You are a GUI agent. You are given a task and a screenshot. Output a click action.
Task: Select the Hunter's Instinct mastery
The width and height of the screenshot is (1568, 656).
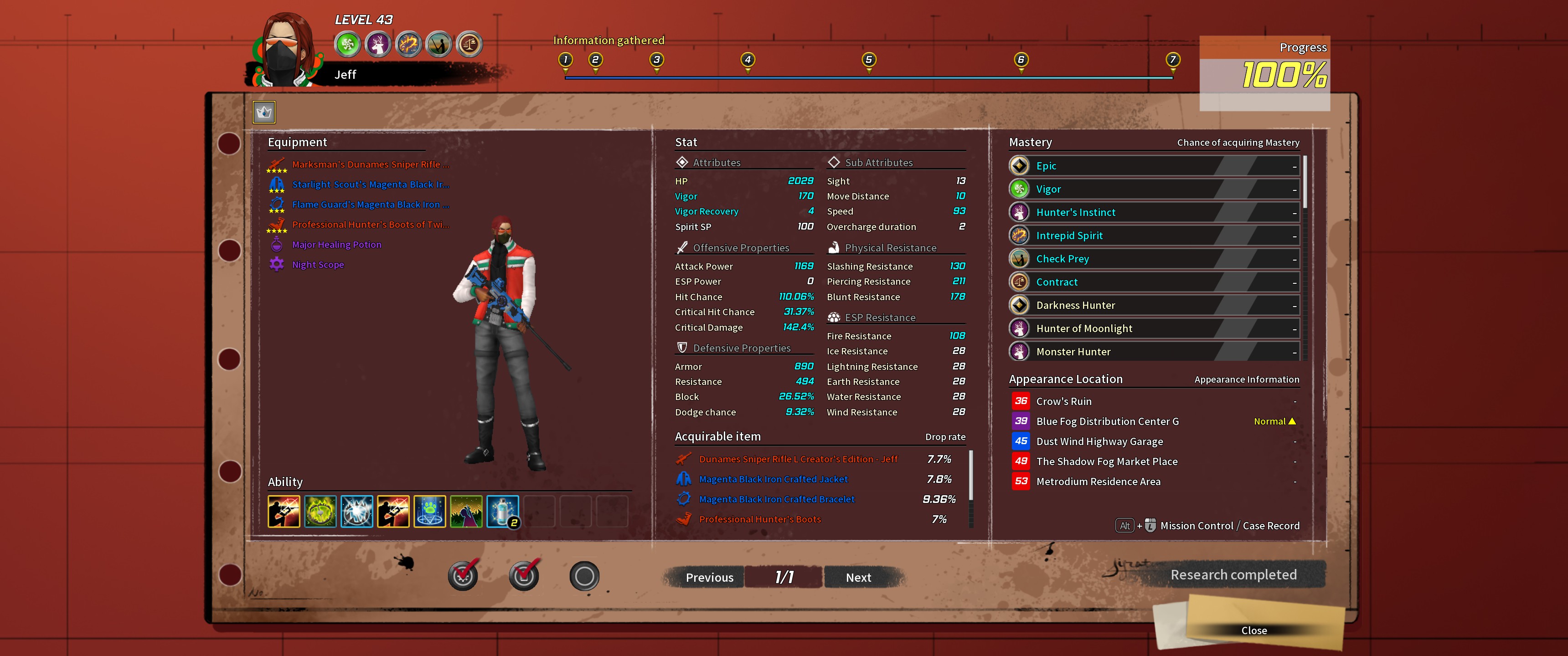tap(1154, 212)
